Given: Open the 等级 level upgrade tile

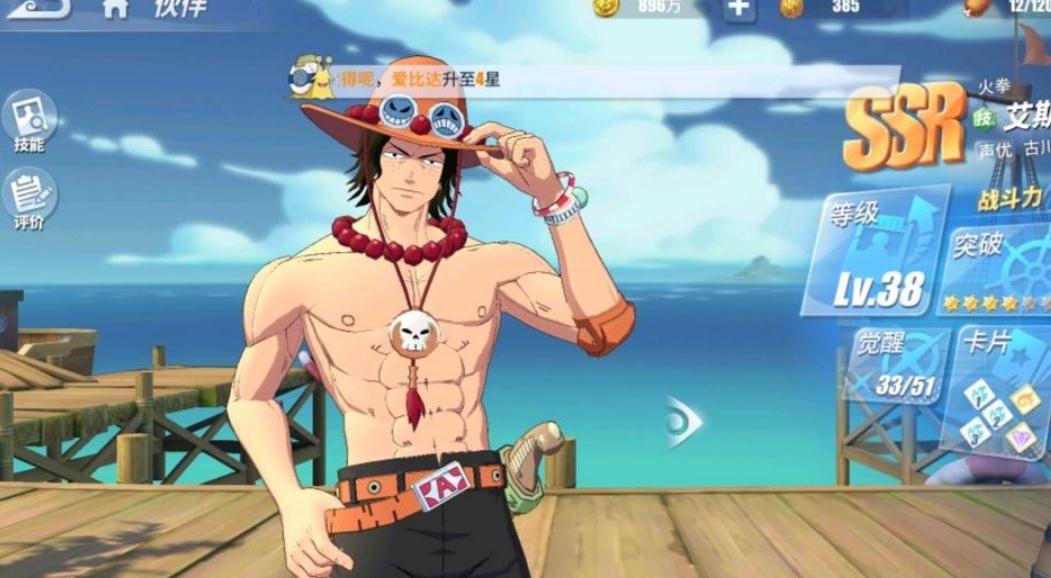Looking at the screenshot, I should 877,250.
